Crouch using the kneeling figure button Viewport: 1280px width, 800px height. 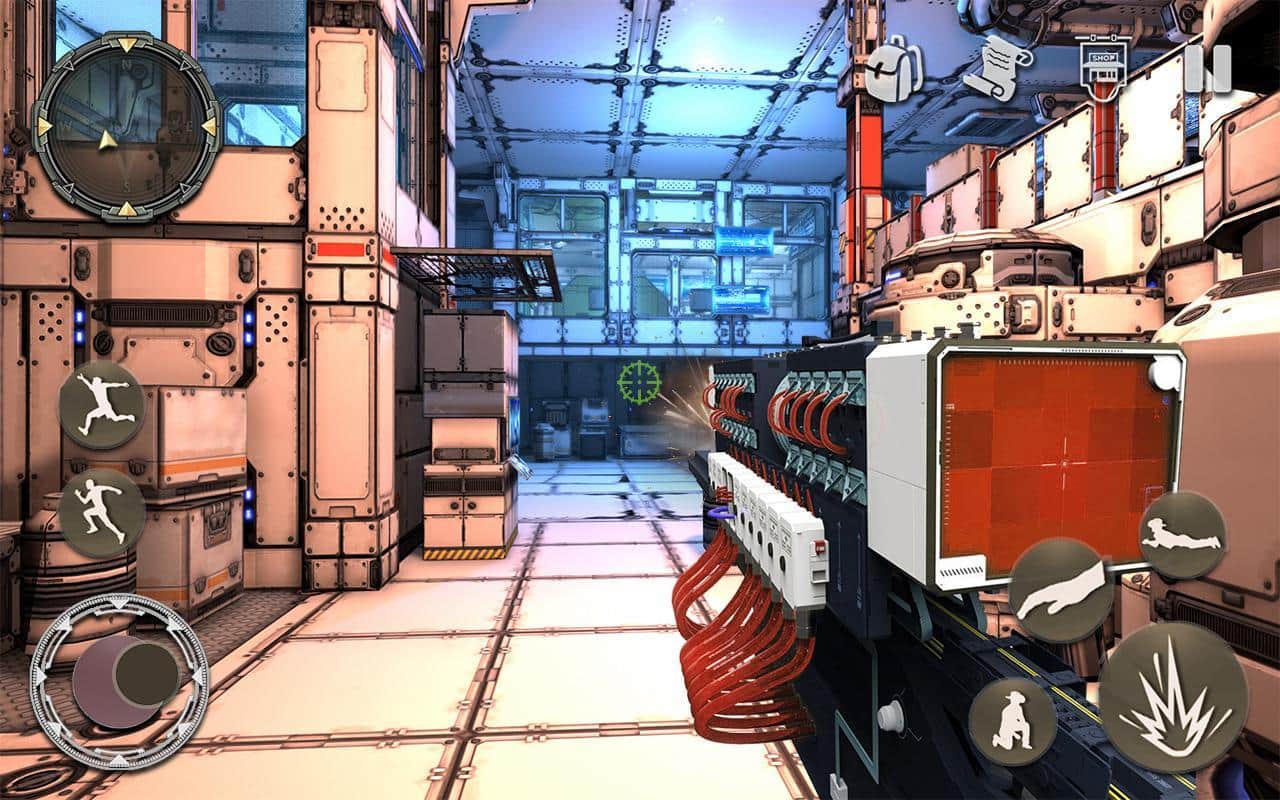pos(1012,721)
